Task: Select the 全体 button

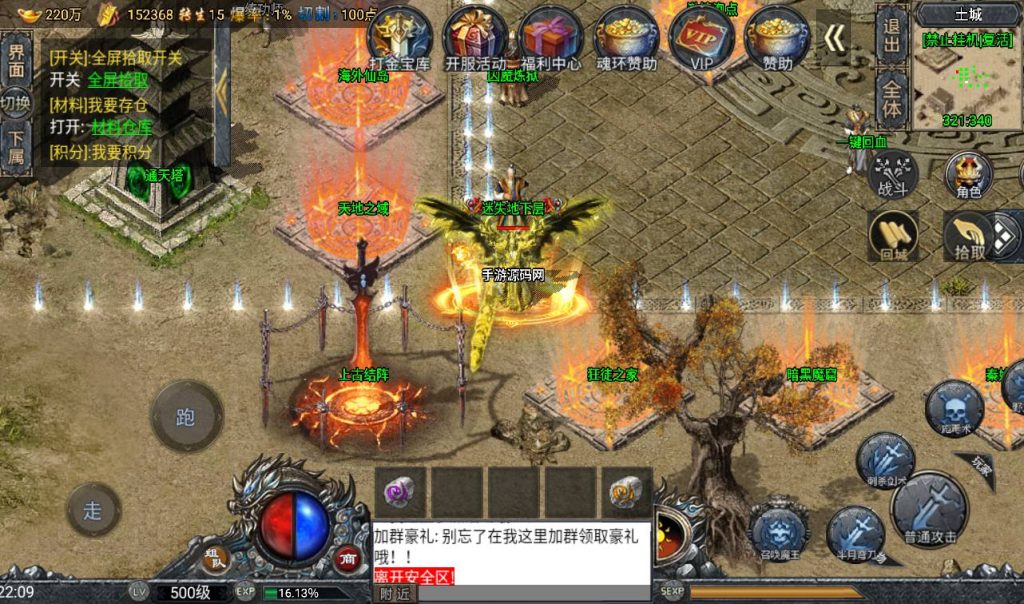Action: (892, 99)
